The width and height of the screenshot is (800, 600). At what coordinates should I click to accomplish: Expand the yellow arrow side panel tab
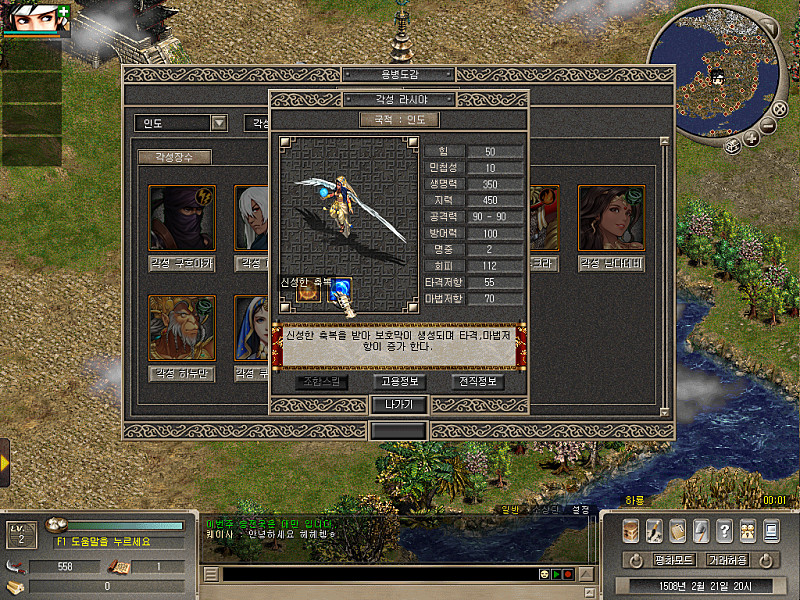[x=5, y=463]
